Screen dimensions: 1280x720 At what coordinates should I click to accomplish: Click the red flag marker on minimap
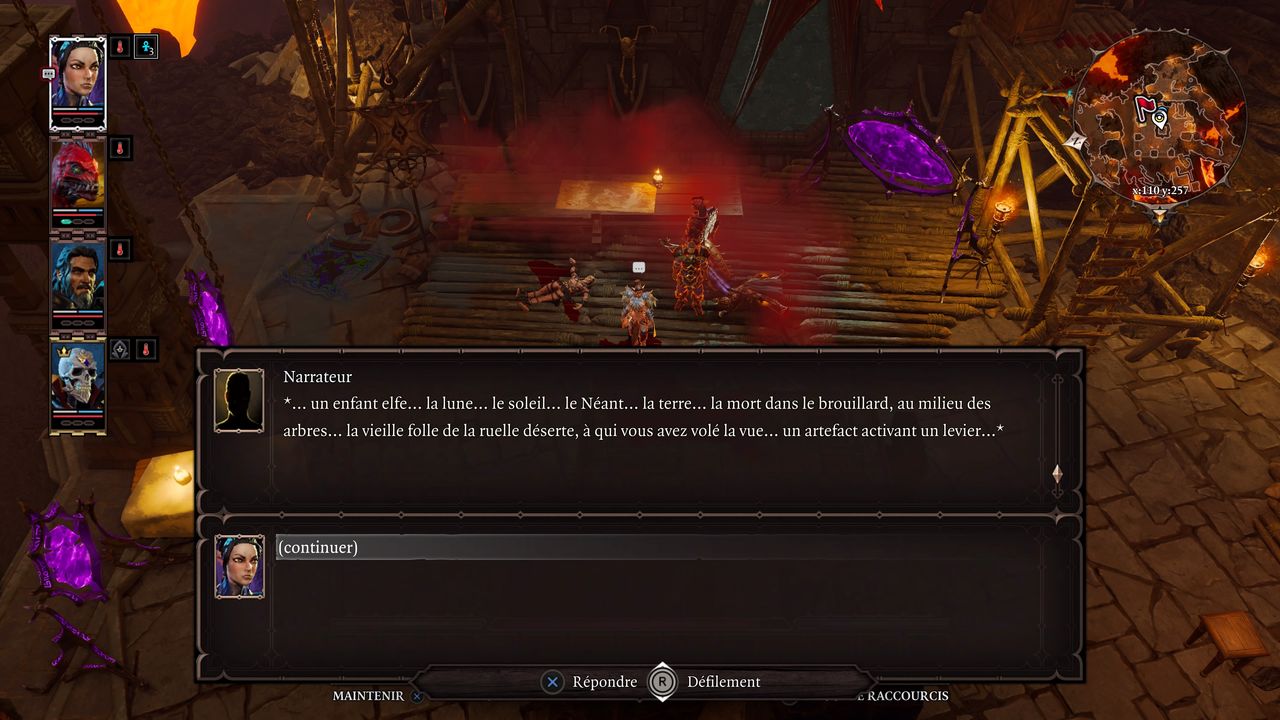[x=1145, y=110]
